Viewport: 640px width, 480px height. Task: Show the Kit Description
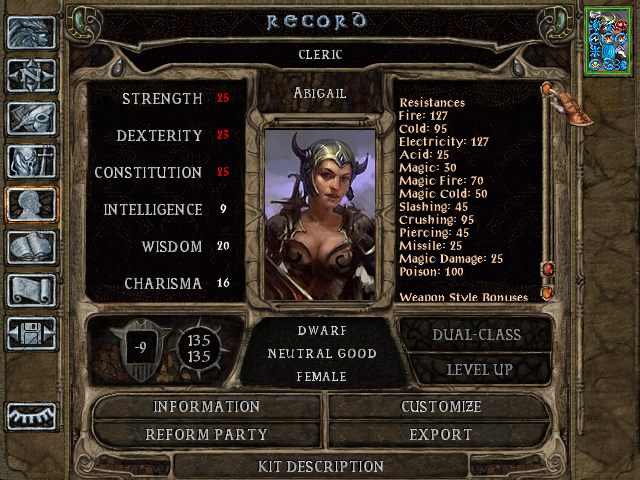point(321,466)
